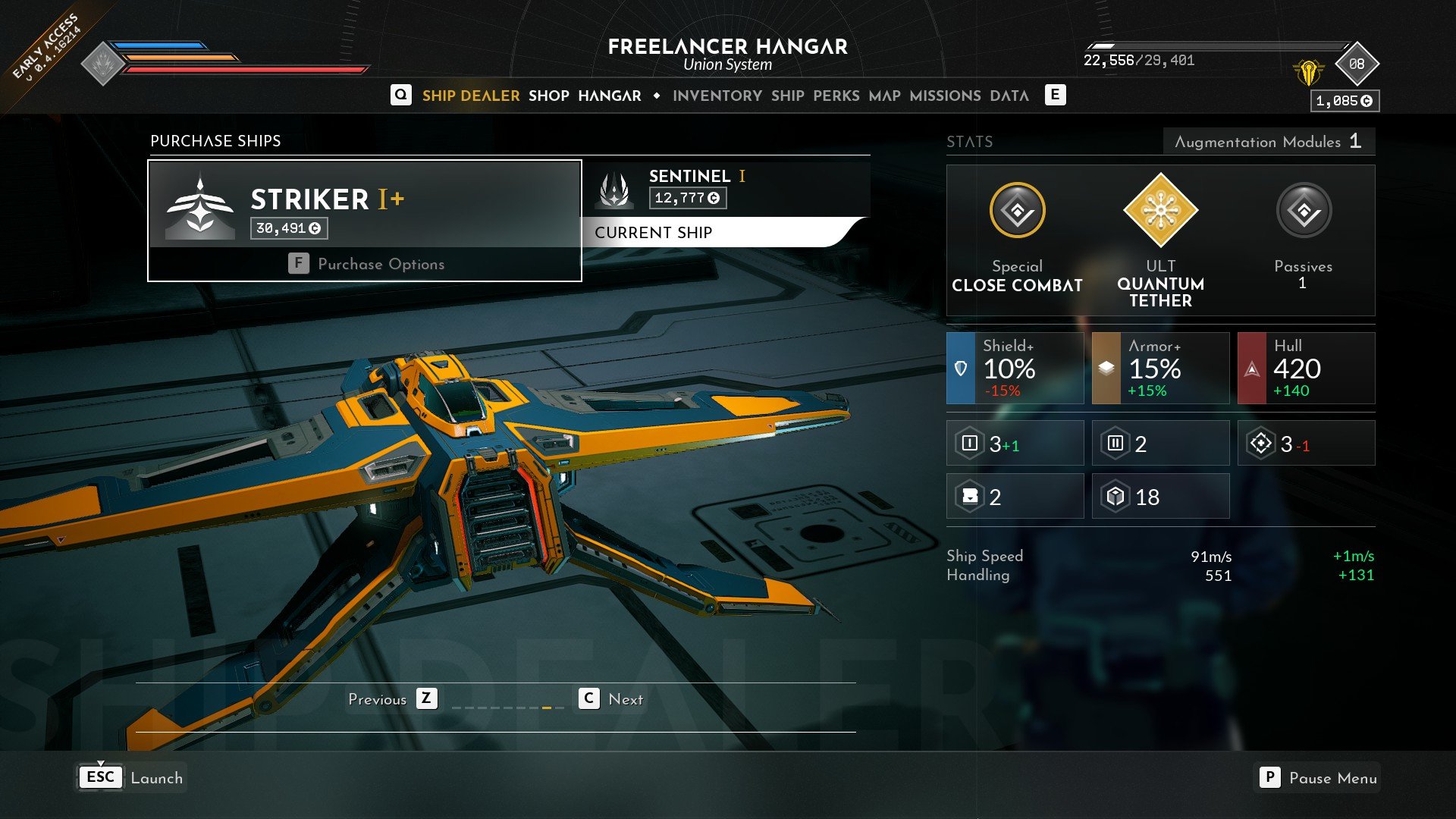Inspect the Quantum Tether ULT icon

(x=1160, y=210)
